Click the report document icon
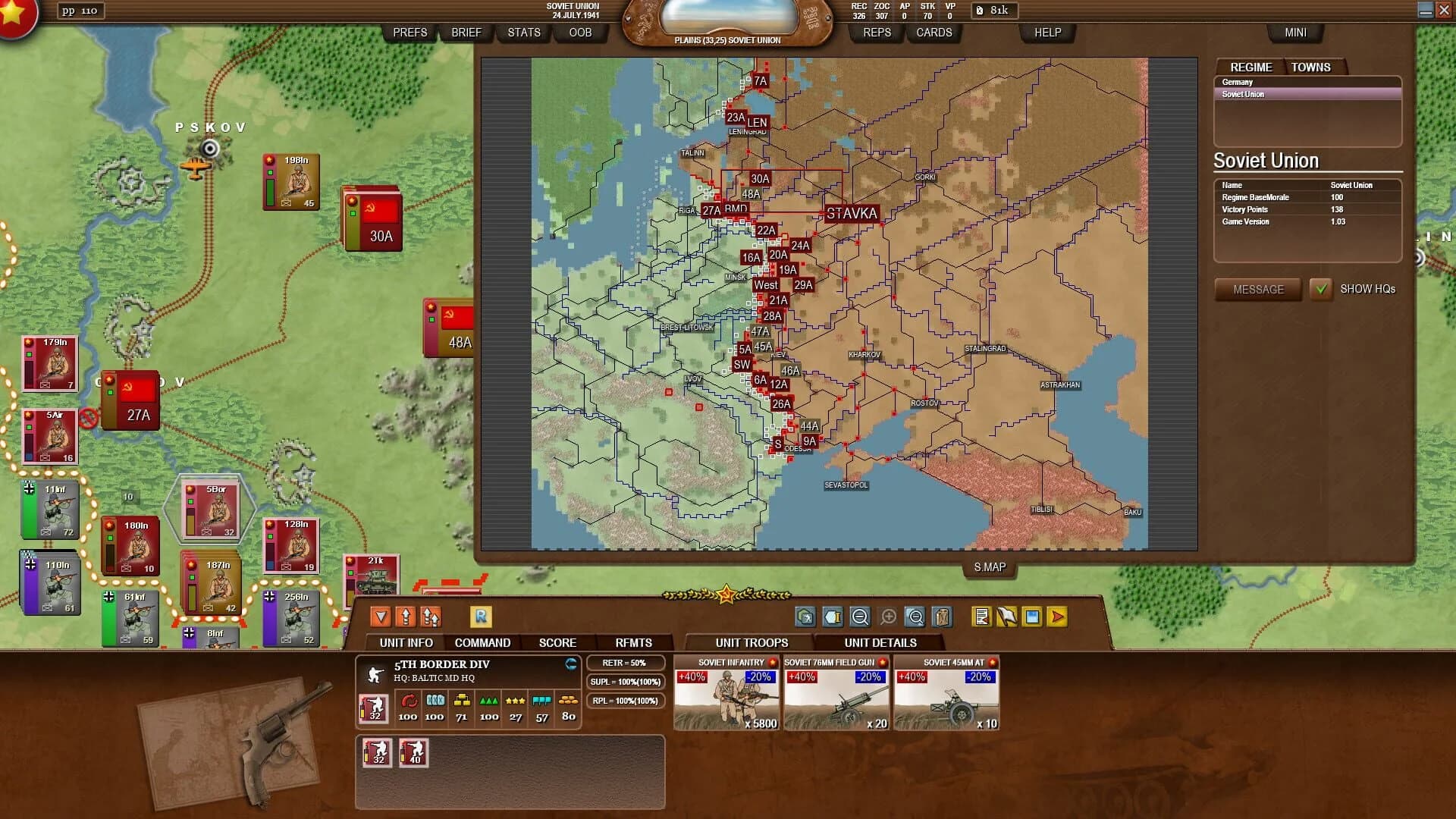This screenshot has width=1456, height=819. pos(981,617)
